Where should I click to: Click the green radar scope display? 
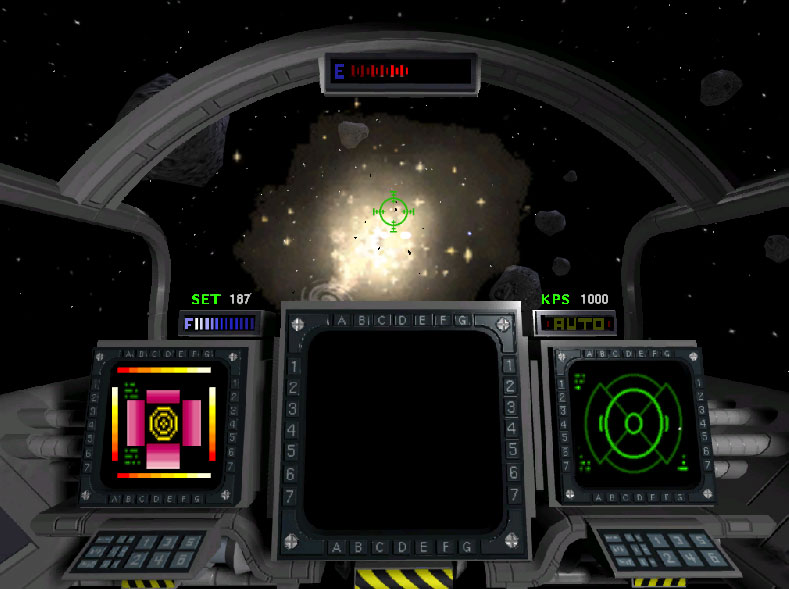632,422
